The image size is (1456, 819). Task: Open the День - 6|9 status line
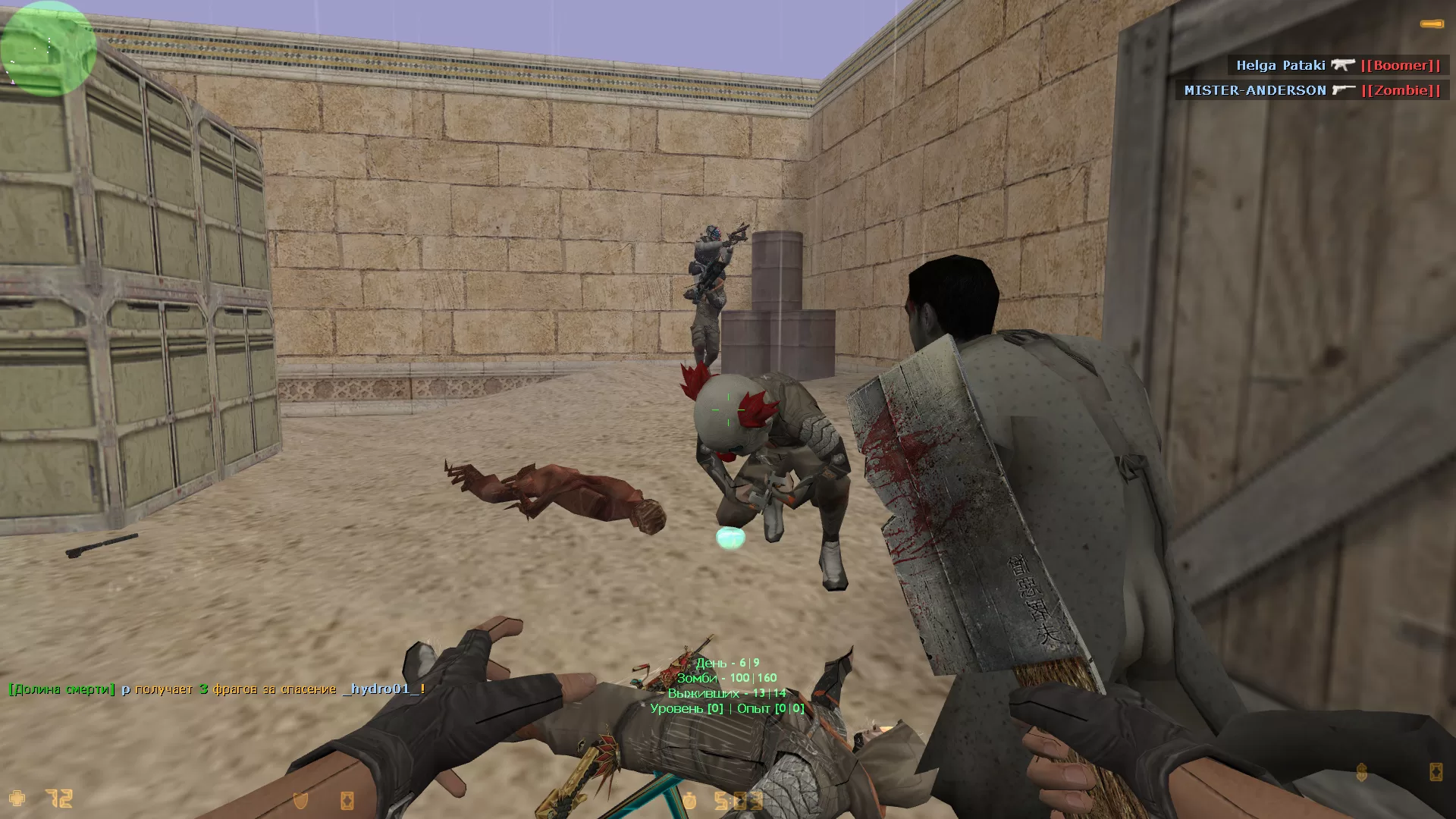[x=729, y=662]
